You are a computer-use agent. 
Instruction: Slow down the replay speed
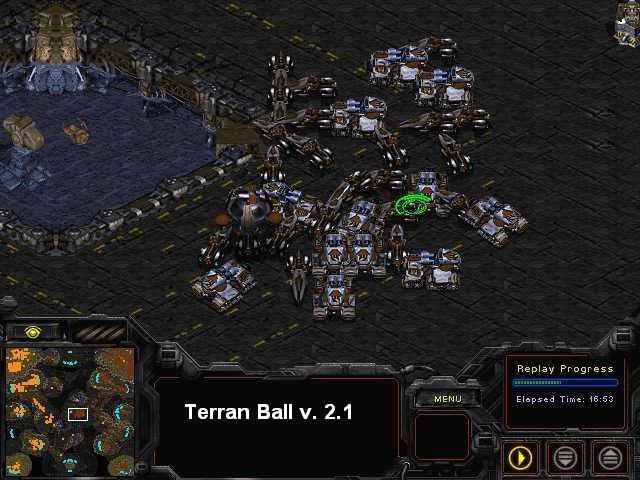click(x=565, y=458)
